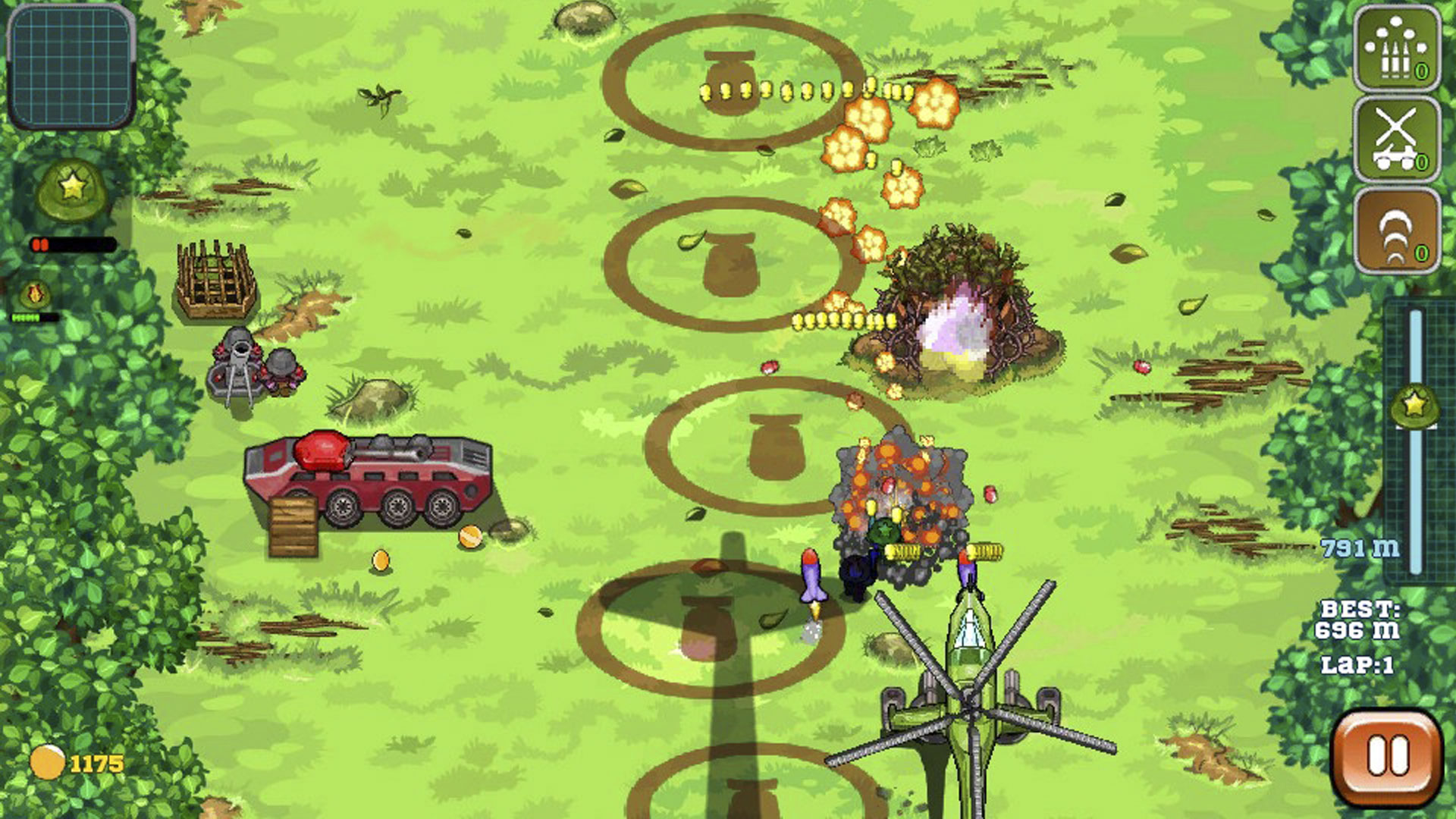Activate the cluster missile barrage ability
Viewport: 1456px width, 819px height.
pos(1397,49)
